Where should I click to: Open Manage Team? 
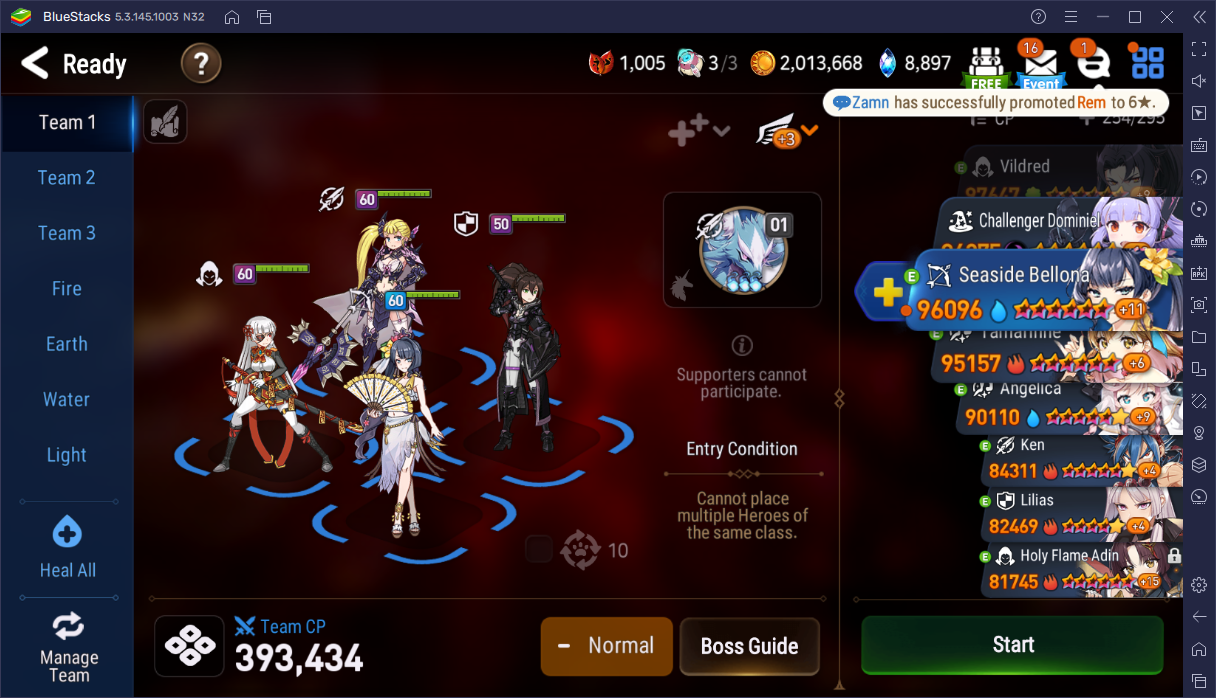(x=68, y=647)
